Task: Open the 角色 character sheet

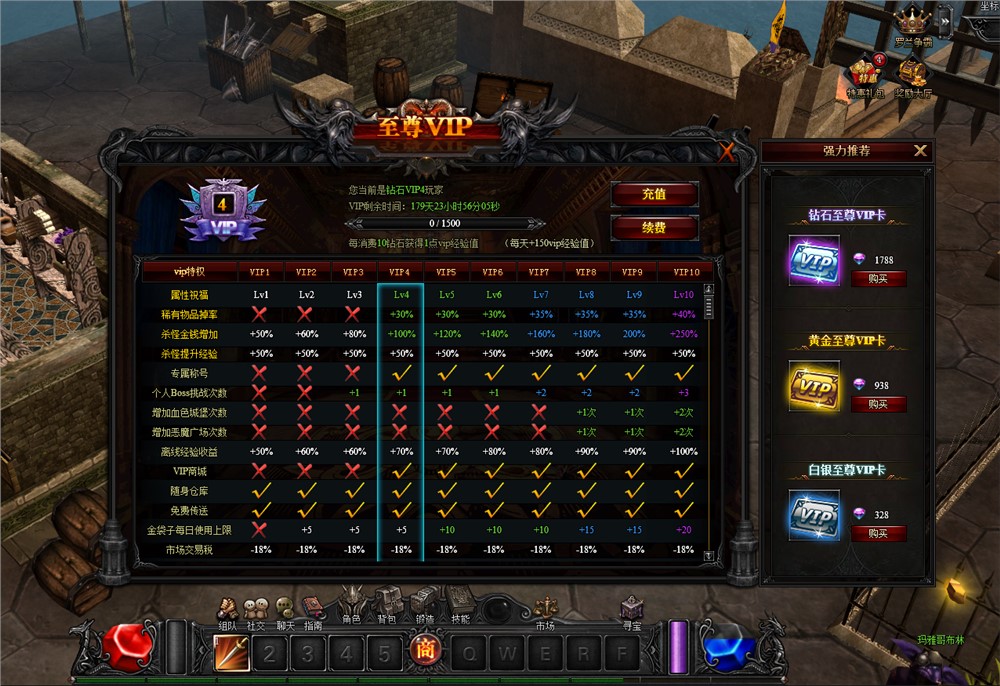Action: [x=351, y=604]
